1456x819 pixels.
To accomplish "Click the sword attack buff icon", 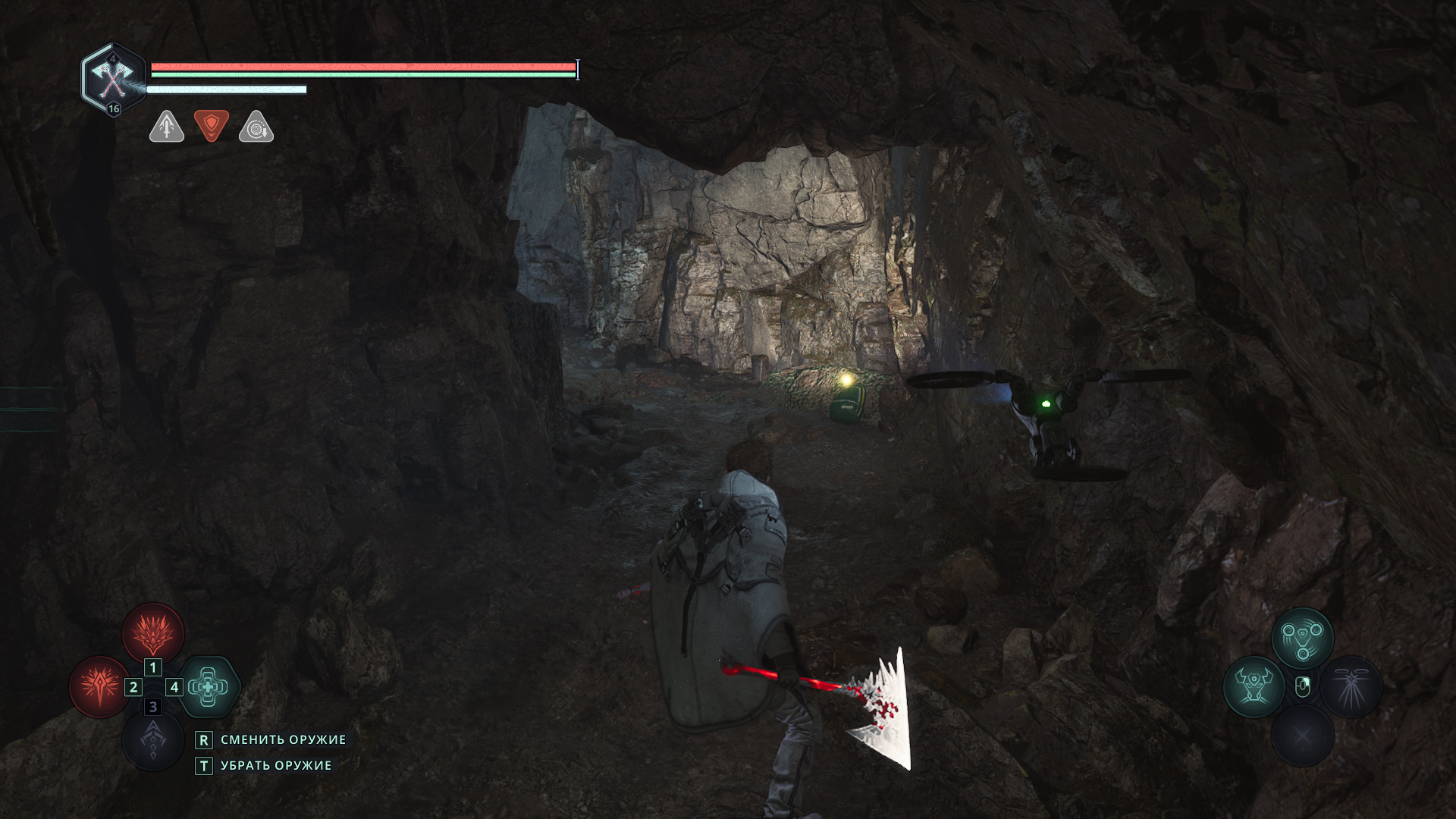I will click(167, 127).
